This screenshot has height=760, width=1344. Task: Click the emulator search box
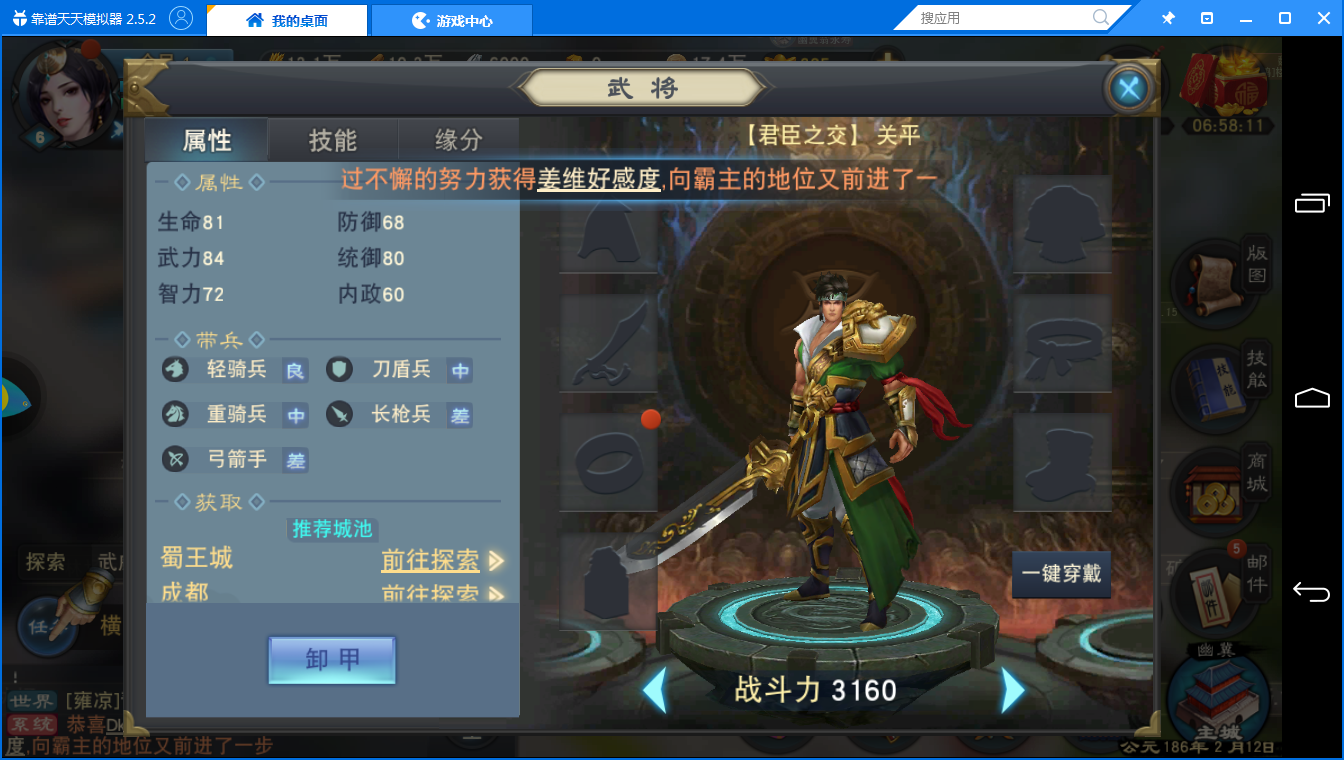pos(1003,18)
